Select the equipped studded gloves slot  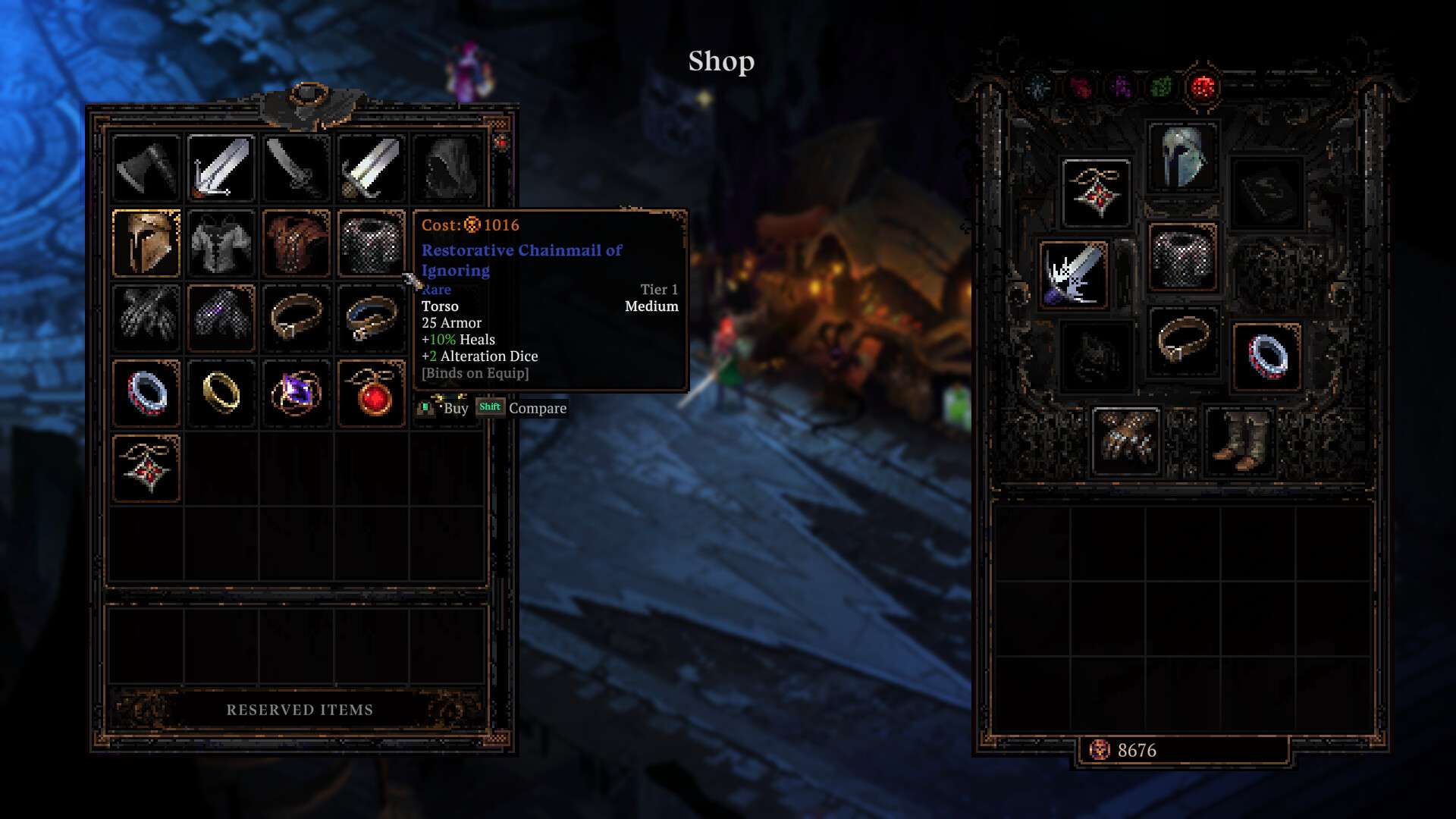click(x=1126, y=440)
